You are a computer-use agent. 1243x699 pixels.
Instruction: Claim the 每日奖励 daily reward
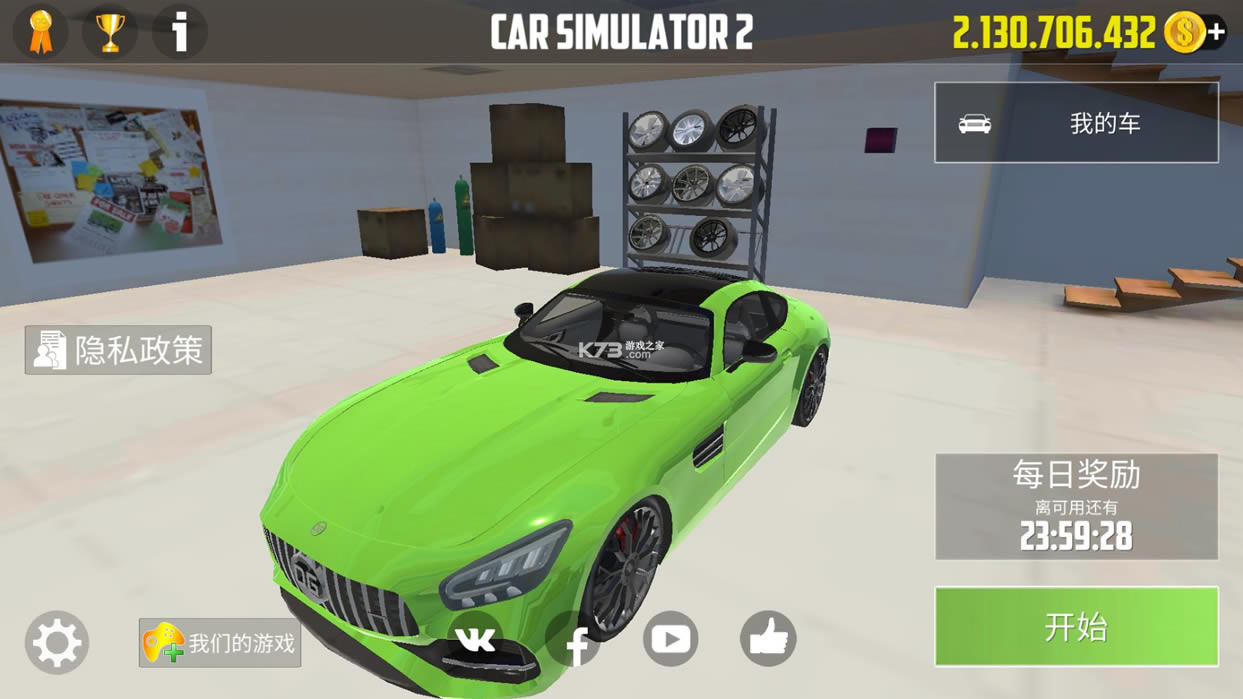tap(1076, 506)
